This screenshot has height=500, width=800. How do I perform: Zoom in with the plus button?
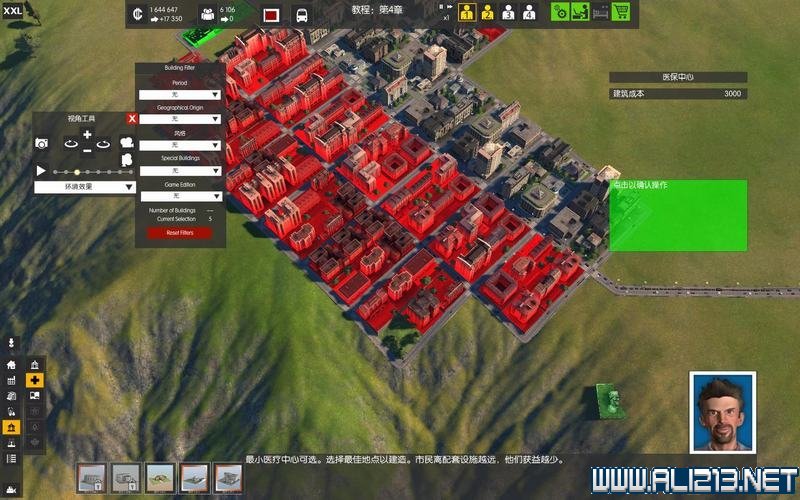click(87, 135)
